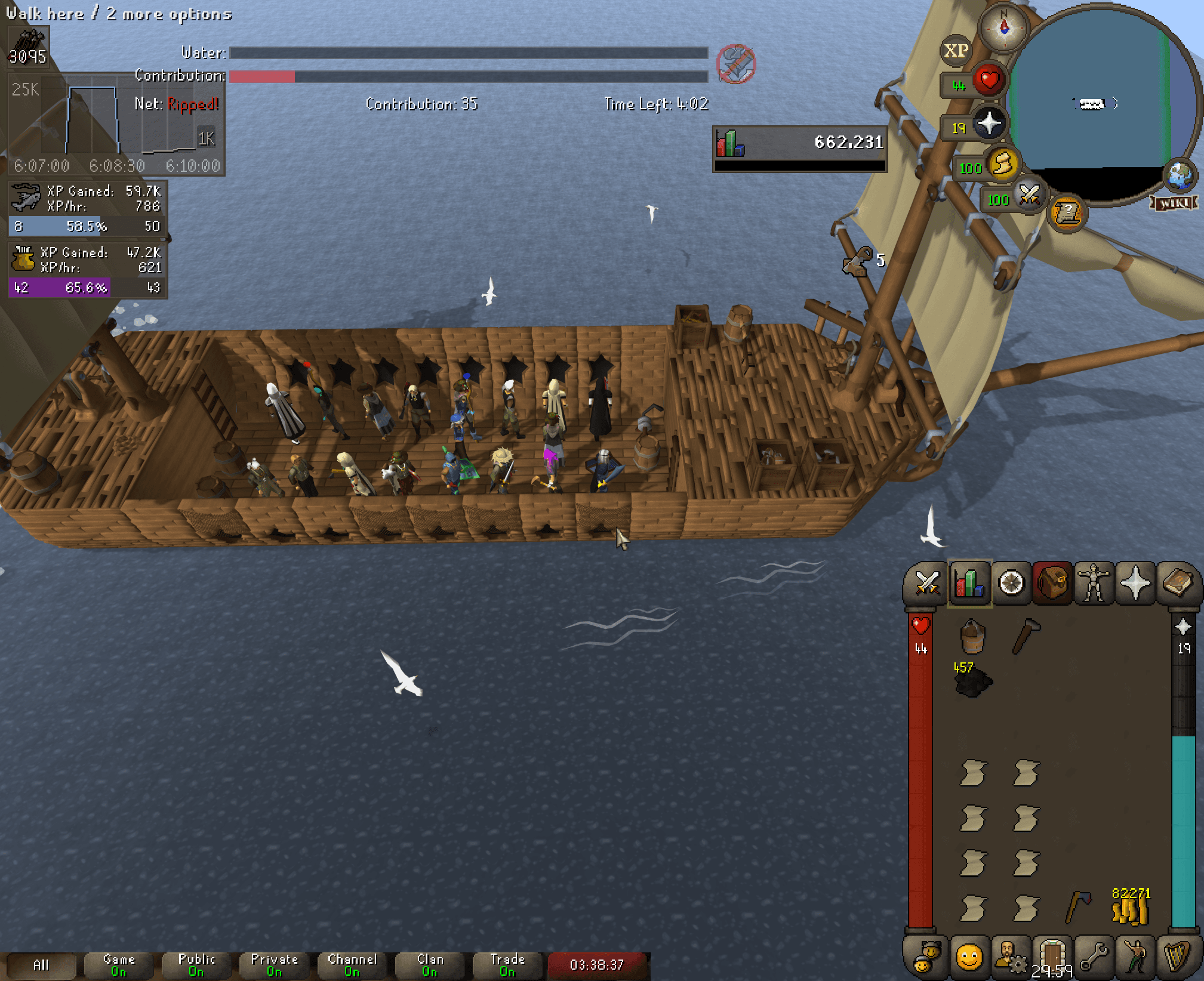1204x981 pixels.
Task: Select the bailing bucket in inventory
Action: (972, 636)
